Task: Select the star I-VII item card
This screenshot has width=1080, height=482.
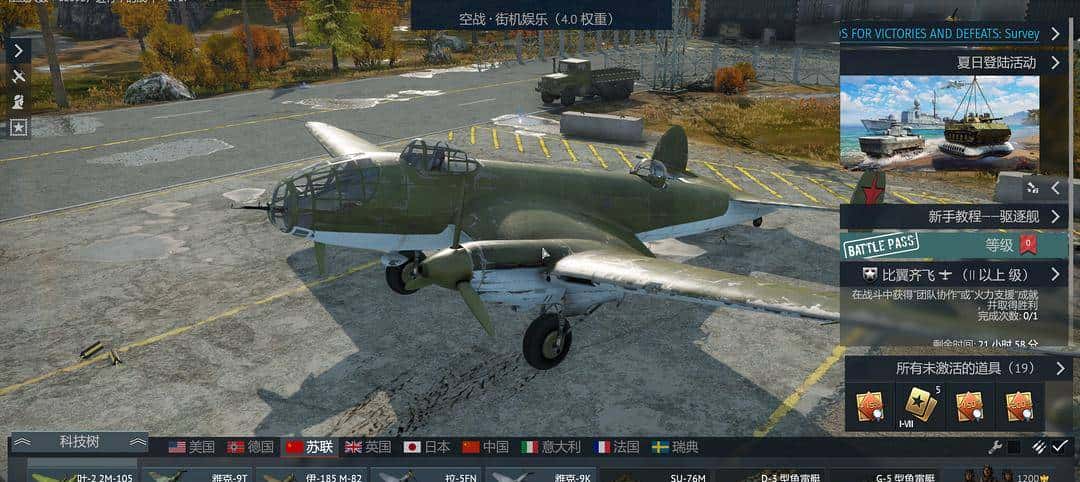Action: (x=920, y=405)
